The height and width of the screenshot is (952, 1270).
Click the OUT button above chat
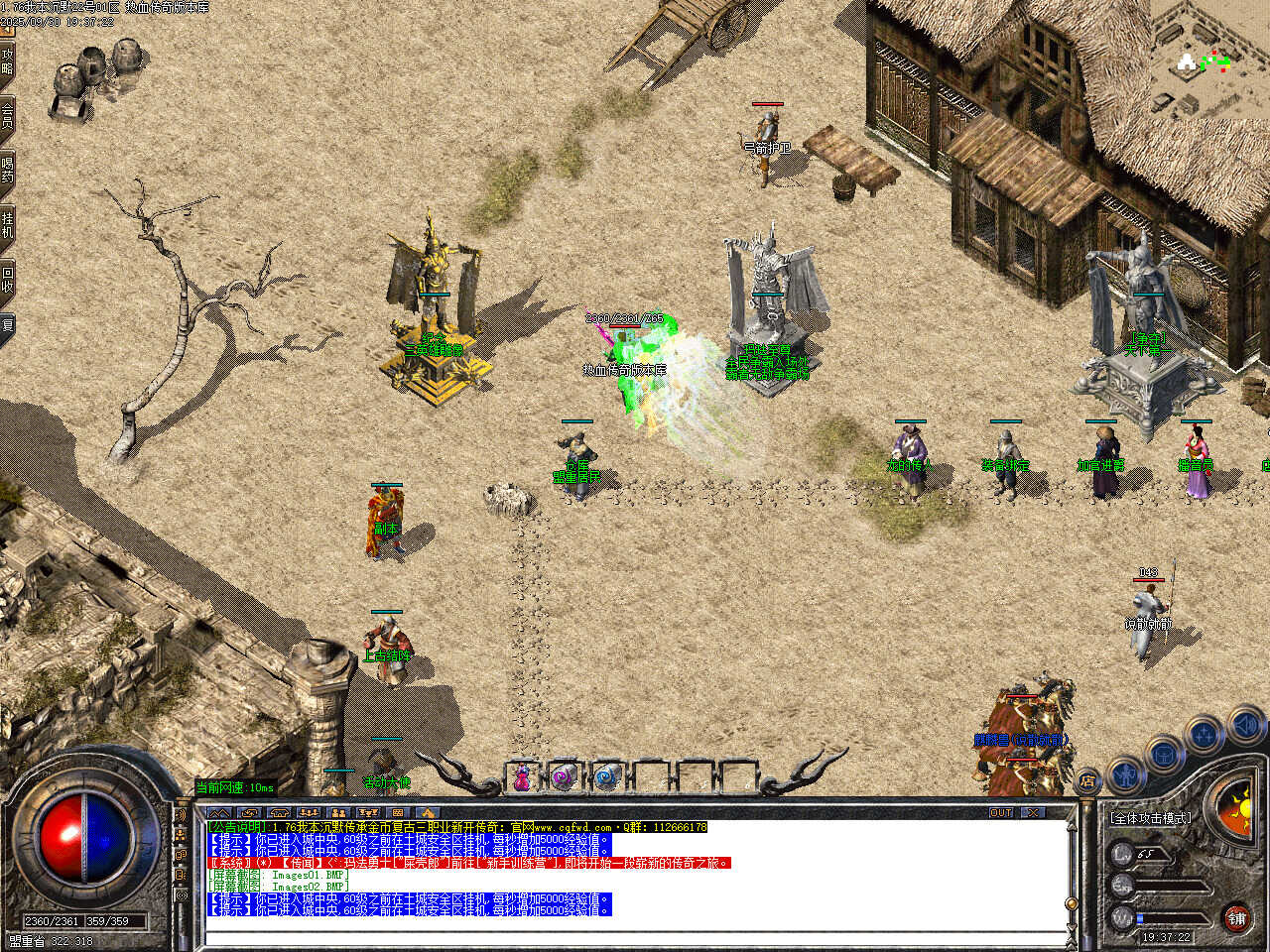coord(1001,813)
